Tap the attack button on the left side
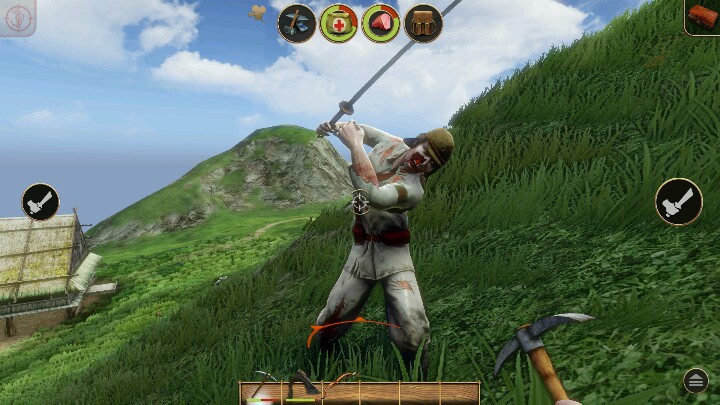The width and height of the screenshot is (720, 405). point(40,201)
